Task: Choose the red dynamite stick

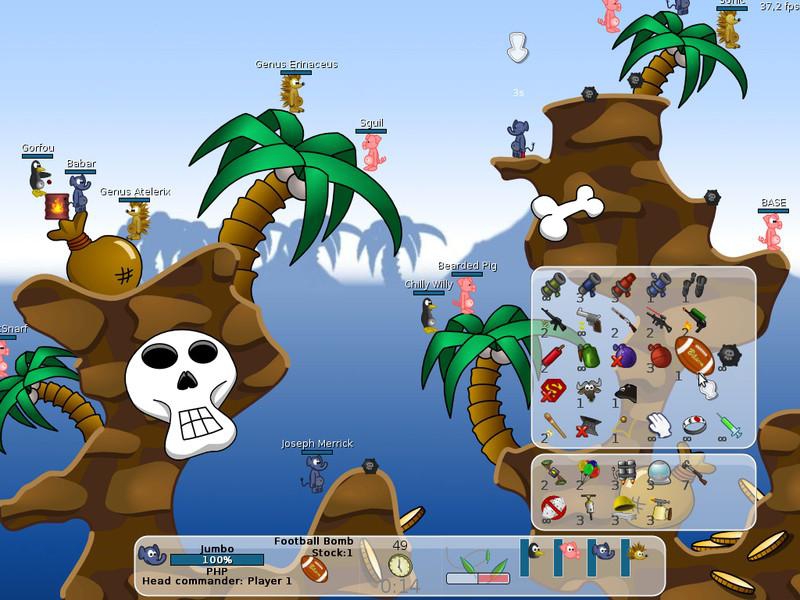Action: pyautogui.click(x=552, y=355)
